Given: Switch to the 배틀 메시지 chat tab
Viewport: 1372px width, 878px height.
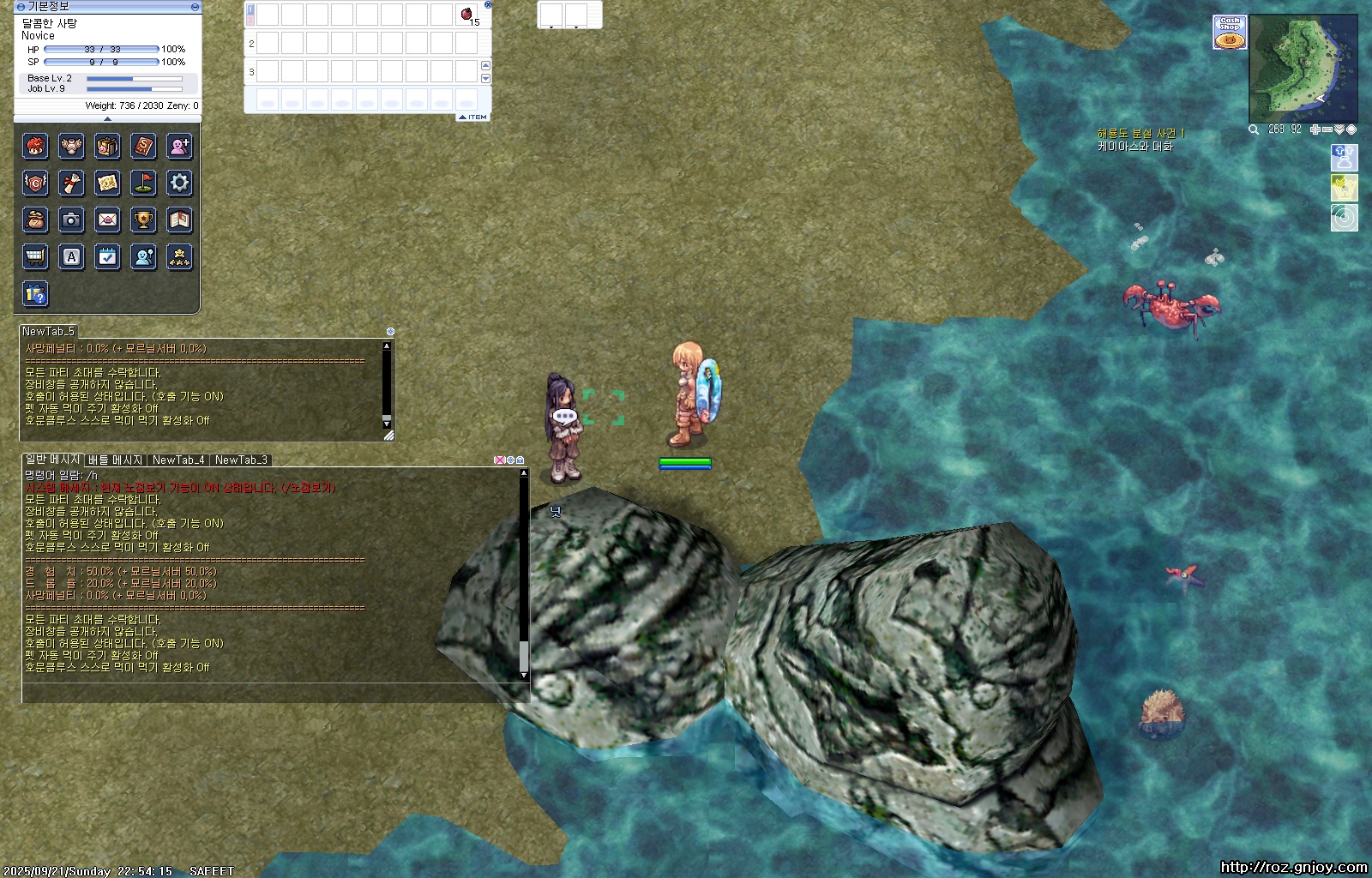Looking at the screenshot, I should tap(115, 460).
